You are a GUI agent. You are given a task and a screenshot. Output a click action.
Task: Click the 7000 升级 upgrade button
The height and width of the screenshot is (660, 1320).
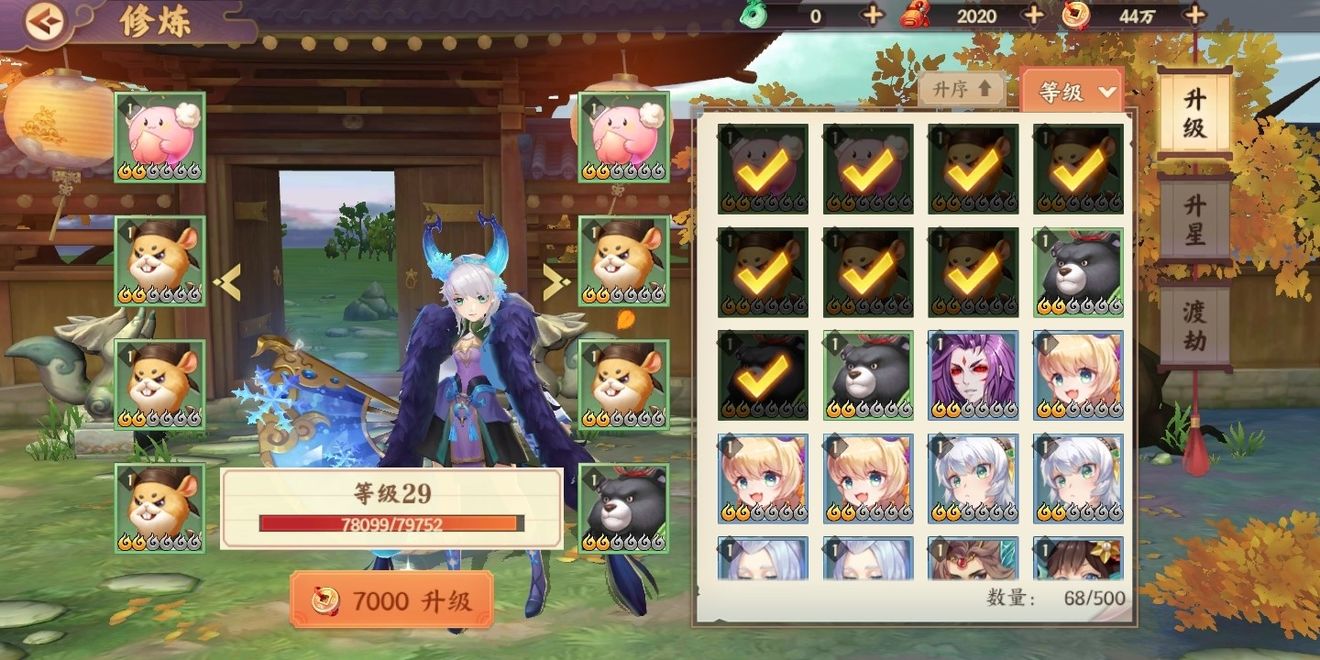pyautogui.click(x=392, y=600)
